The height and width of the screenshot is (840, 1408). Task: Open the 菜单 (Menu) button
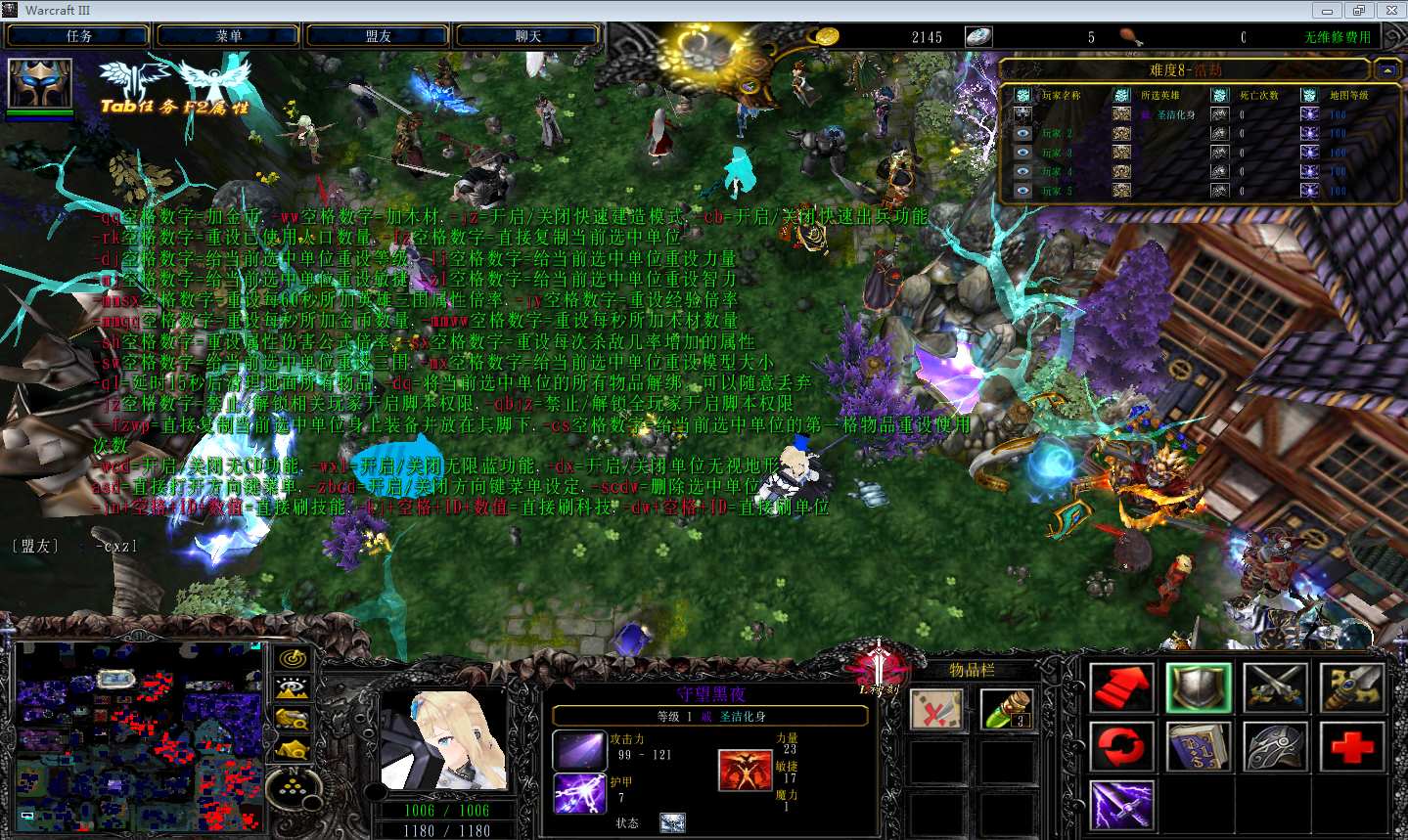tap(229, 36)
